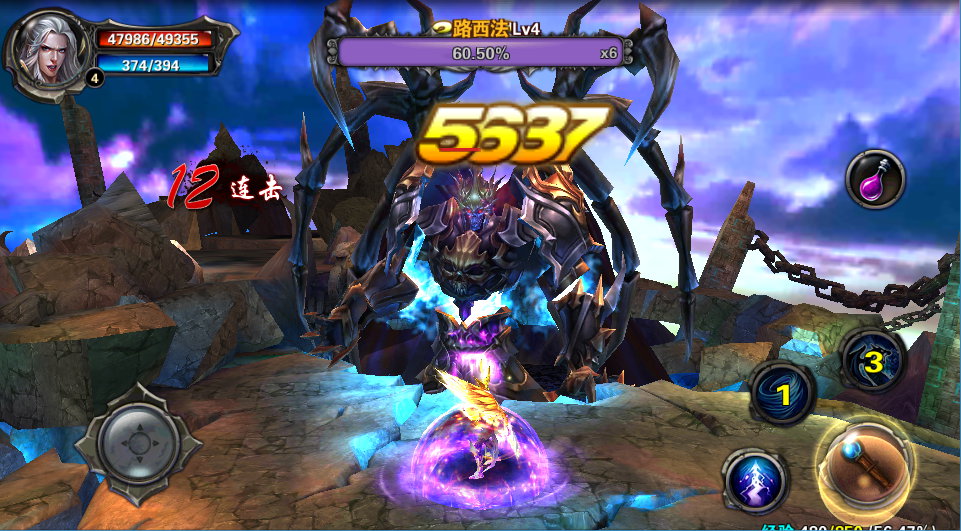Screen dimensions: 961x531
Task: Use the purple potion flask
Action: click(x=875, y=180)
